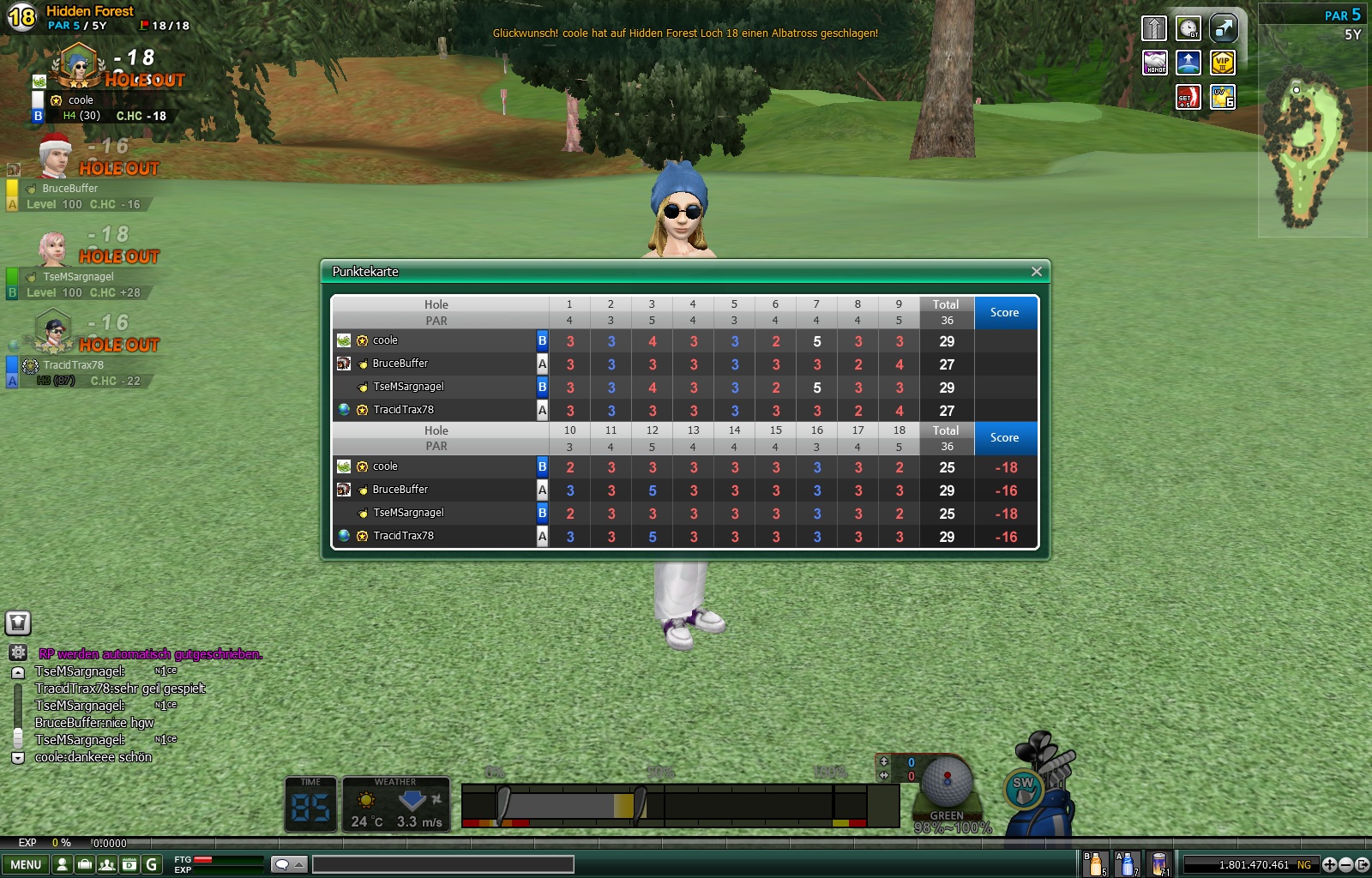Focus the chat text input field
Screen dimensions: 1372x878
pyautogui.click(x=442, y=864)
